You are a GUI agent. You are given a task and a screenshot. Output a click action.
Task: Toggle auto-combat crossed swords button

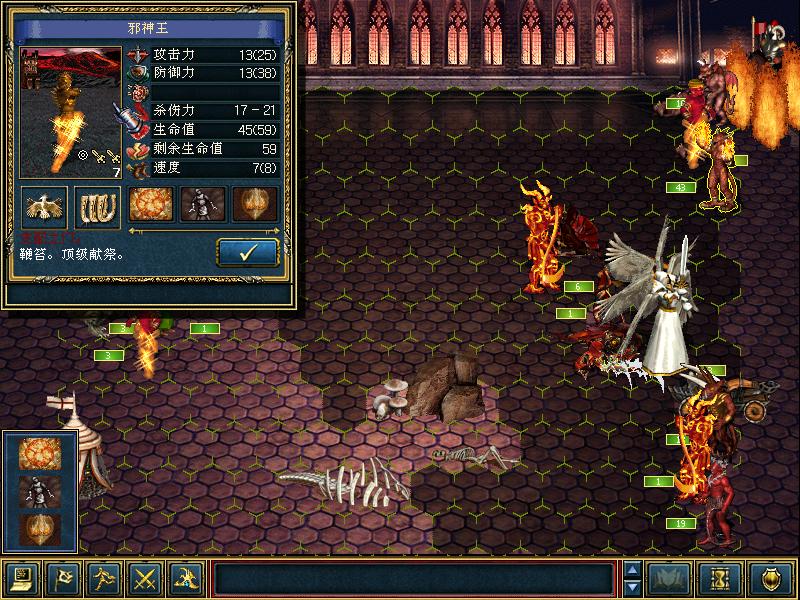(x=146, y=577)
